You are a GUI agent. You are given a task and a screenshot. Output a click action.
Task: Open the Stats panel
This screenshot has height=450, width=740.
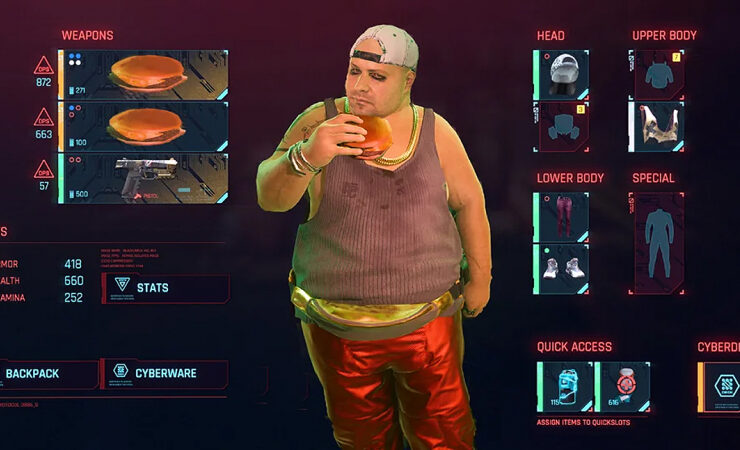(165, 288)
